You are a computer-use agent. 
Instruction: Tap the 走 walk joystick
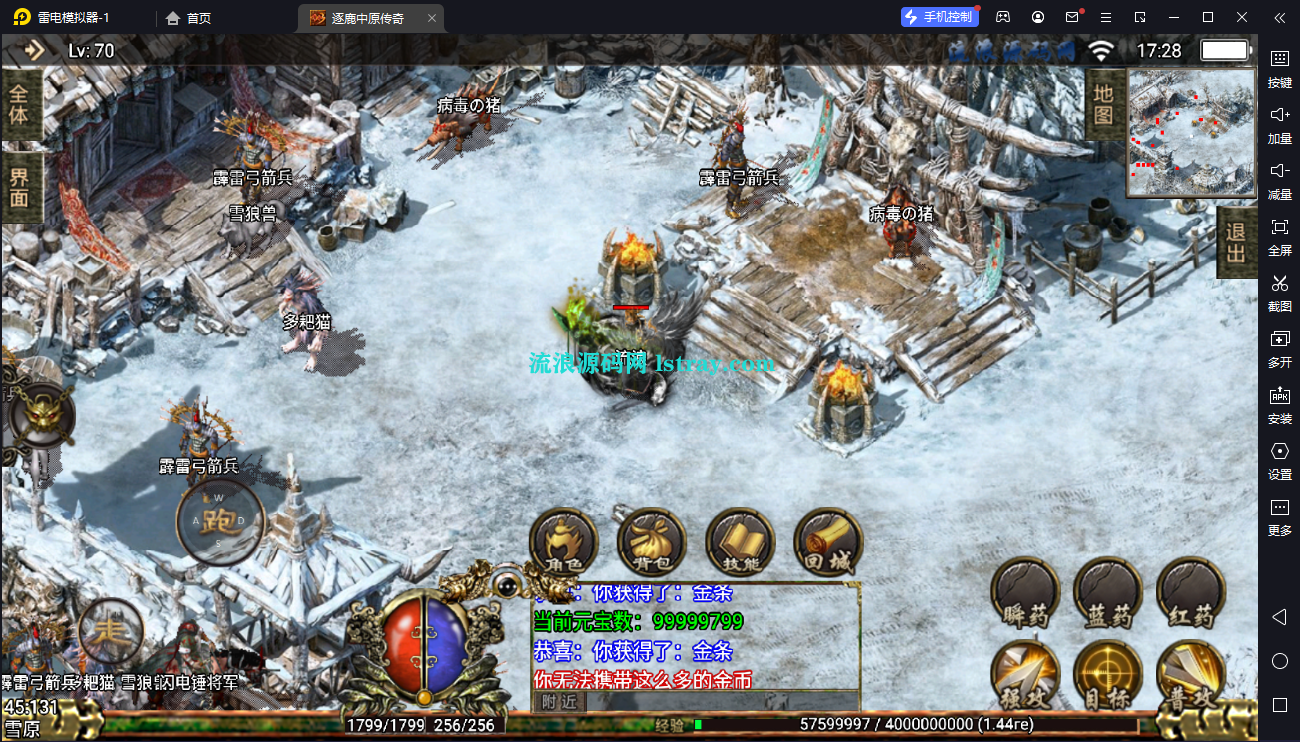pyautogui.click(x=111, y=629)
